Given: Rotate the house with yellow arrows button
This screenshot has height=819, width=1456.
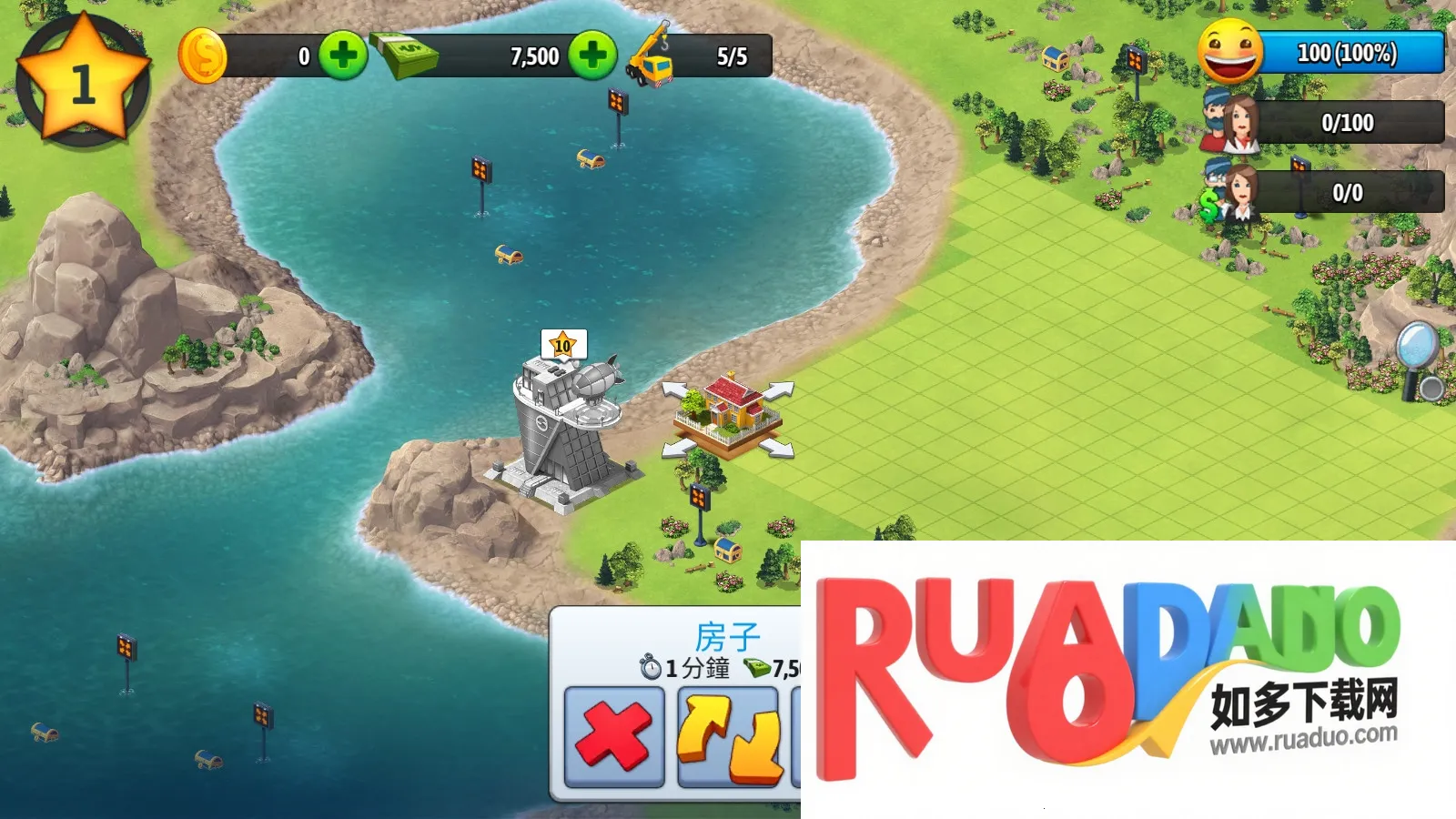Looking at the screenshot, I should click(729, 737).
